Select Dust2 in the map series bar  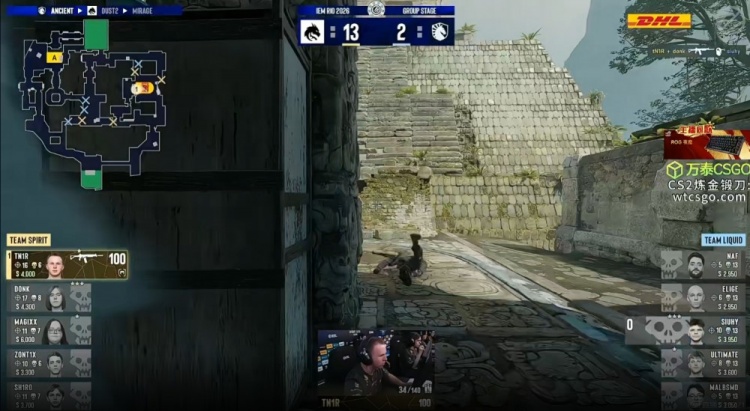[x=105, y=10]
